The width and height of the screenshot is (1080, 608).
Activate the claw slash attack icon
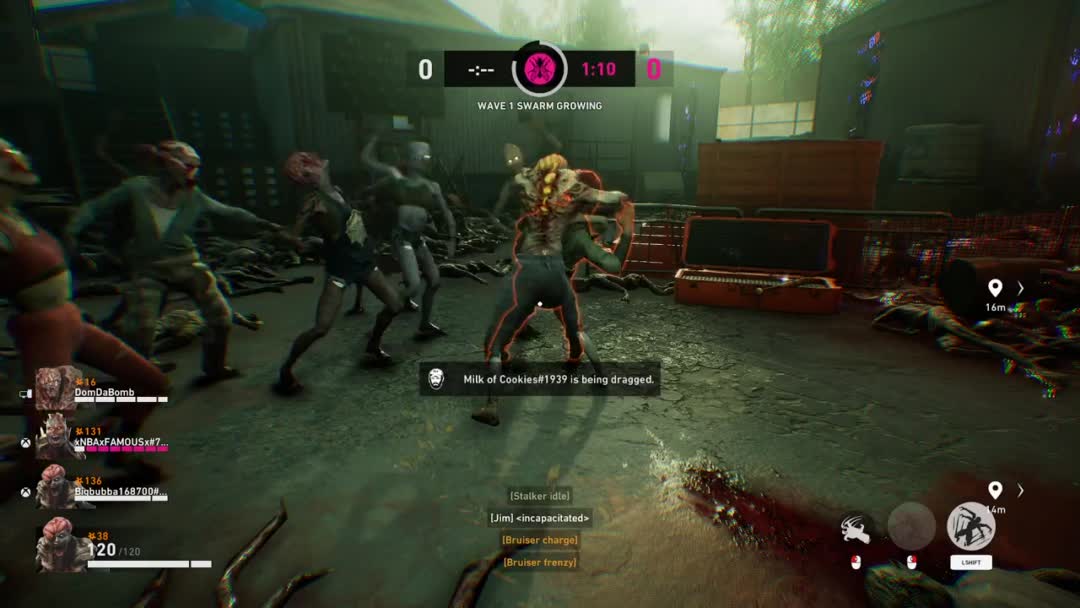click(855, 528)
